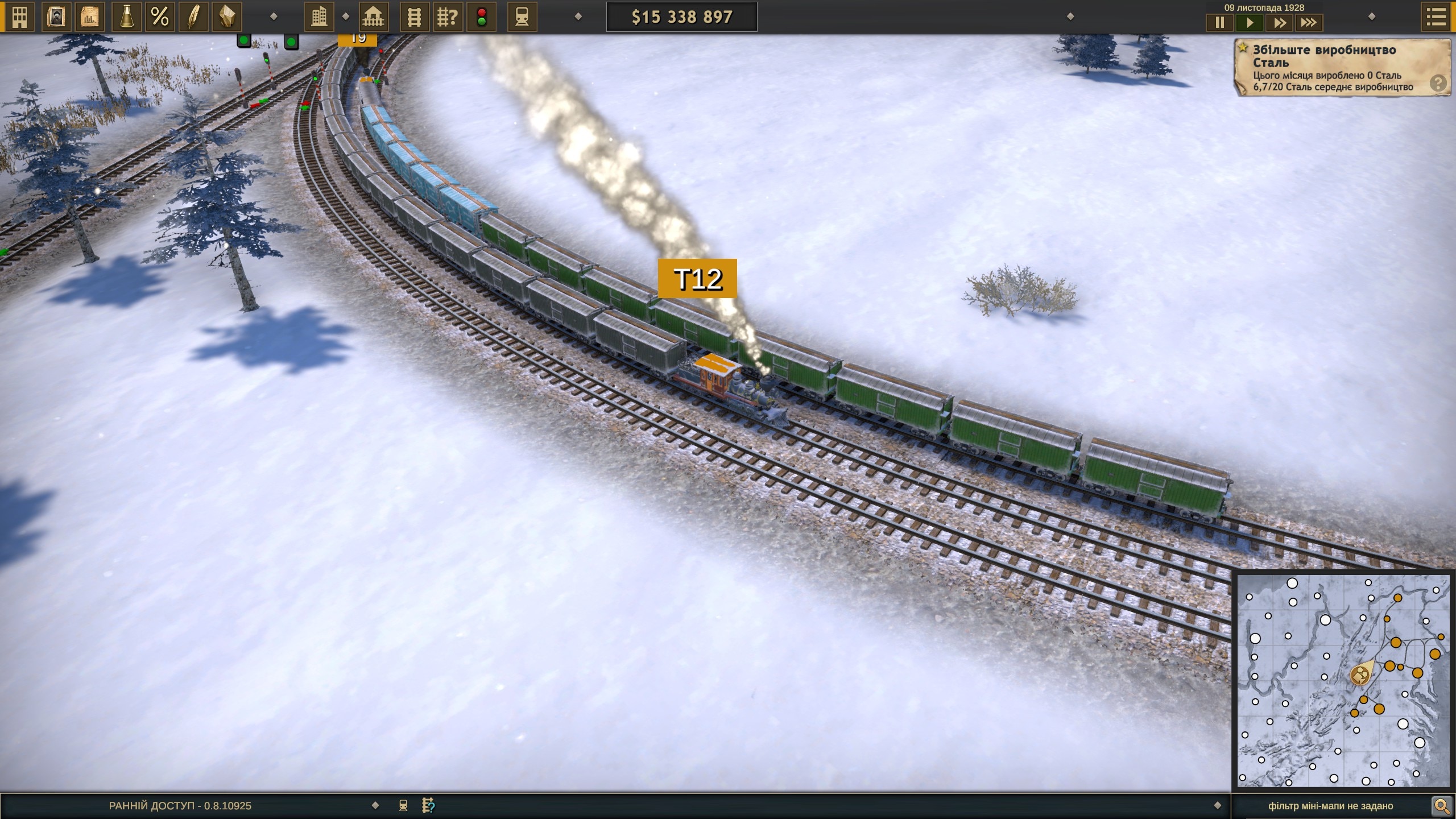This screenshot has height=819, width=1456.
Task: Open the track planning question tool
Action: click(449, 16)
